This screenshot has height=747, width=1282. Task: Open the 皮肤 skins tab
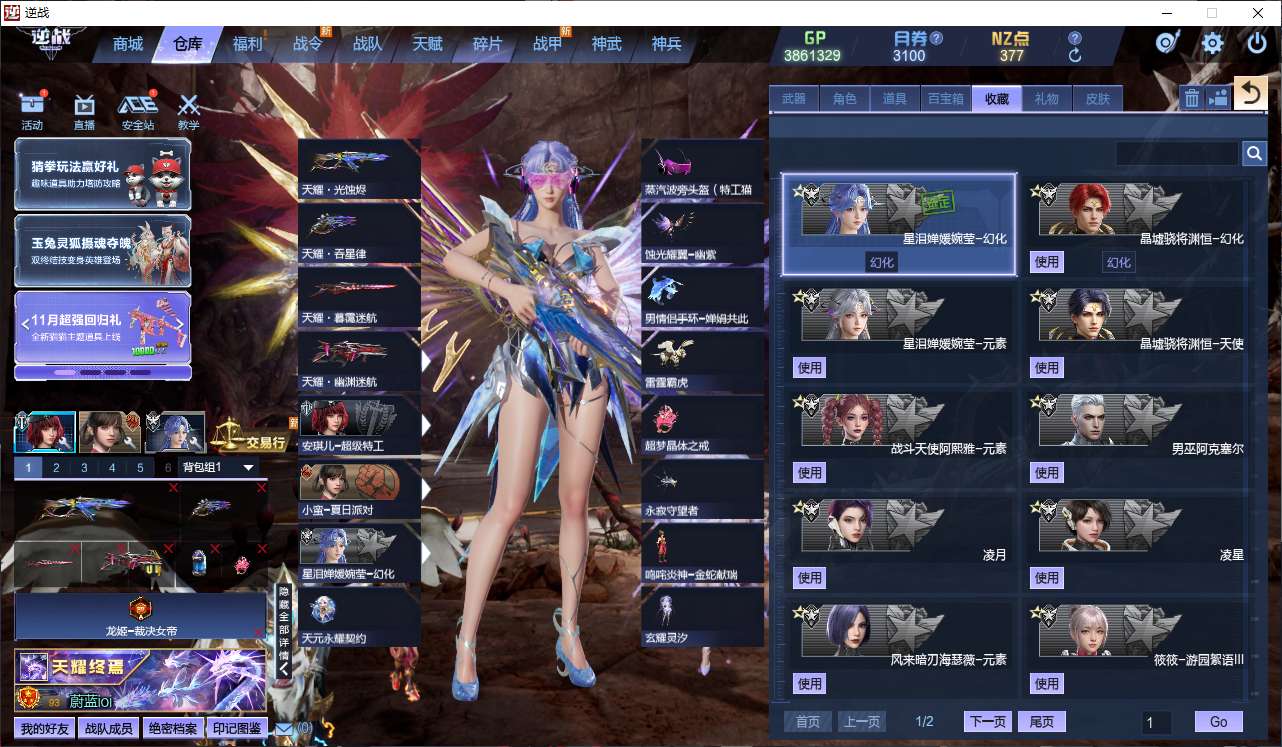click(1097, 98)
